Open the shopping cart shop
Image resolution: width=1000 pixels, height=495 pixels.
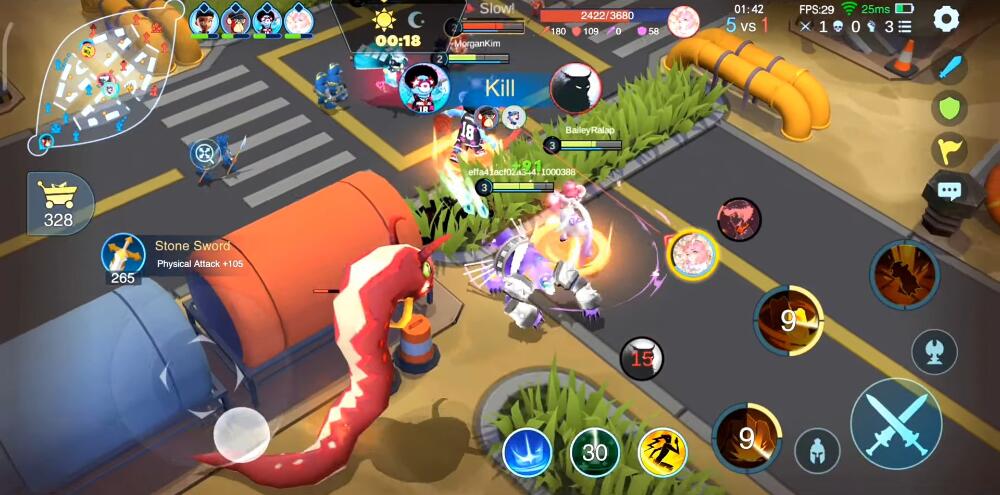point(58,203)
